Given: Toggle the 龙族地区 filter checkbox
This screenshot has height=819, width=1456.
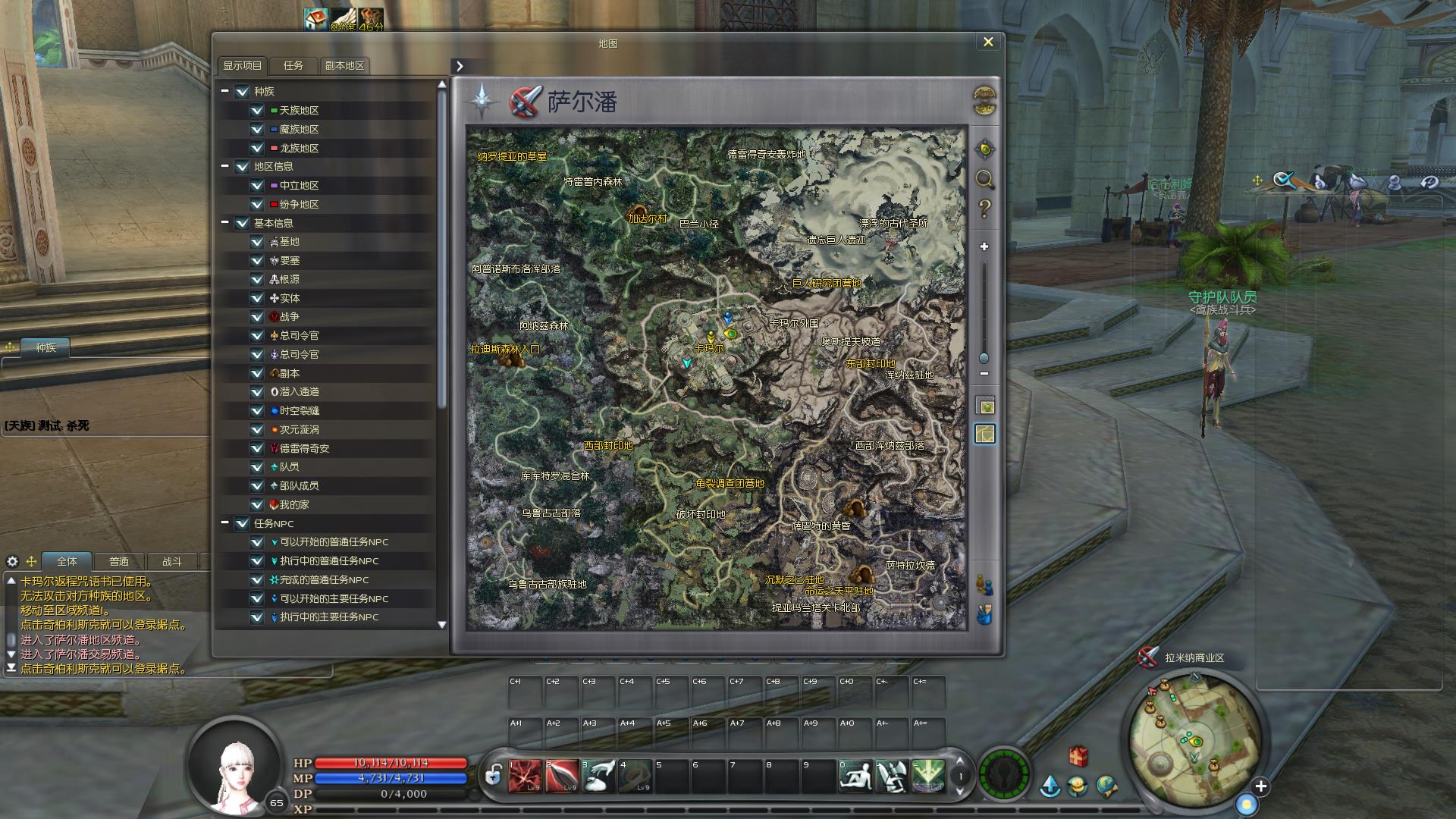Looking at the screenshot, I should [x=257, y=149].
